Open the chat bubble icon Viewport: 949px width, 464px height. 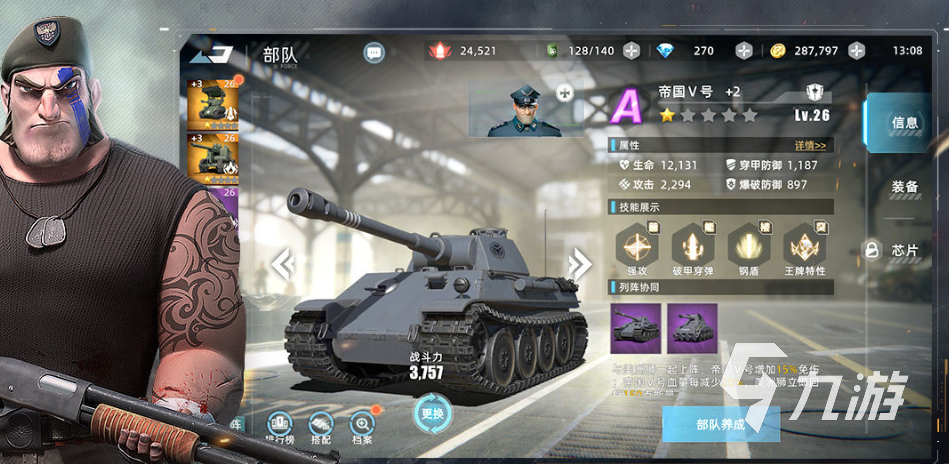pos(374,52)
